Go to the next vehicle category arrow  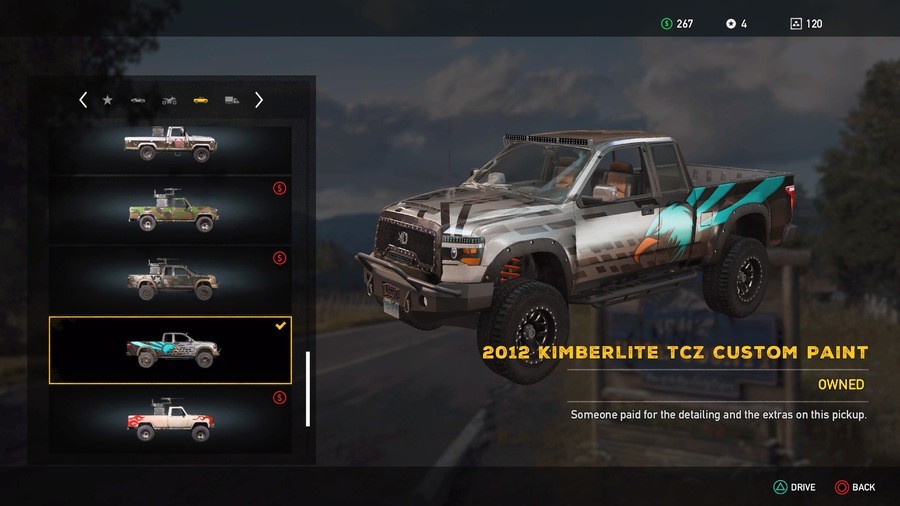(259, 100)
